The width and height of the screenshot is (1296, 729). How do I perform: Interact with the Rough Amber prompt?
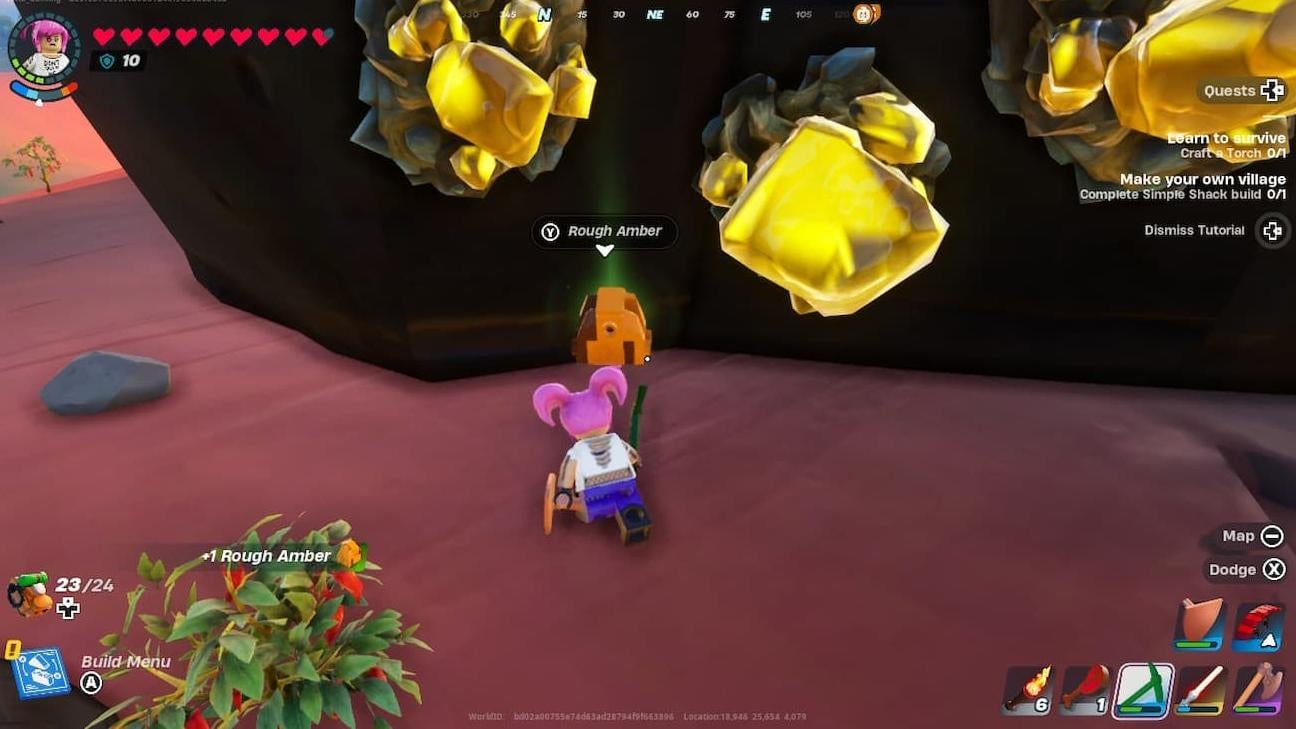coord(603,231)
